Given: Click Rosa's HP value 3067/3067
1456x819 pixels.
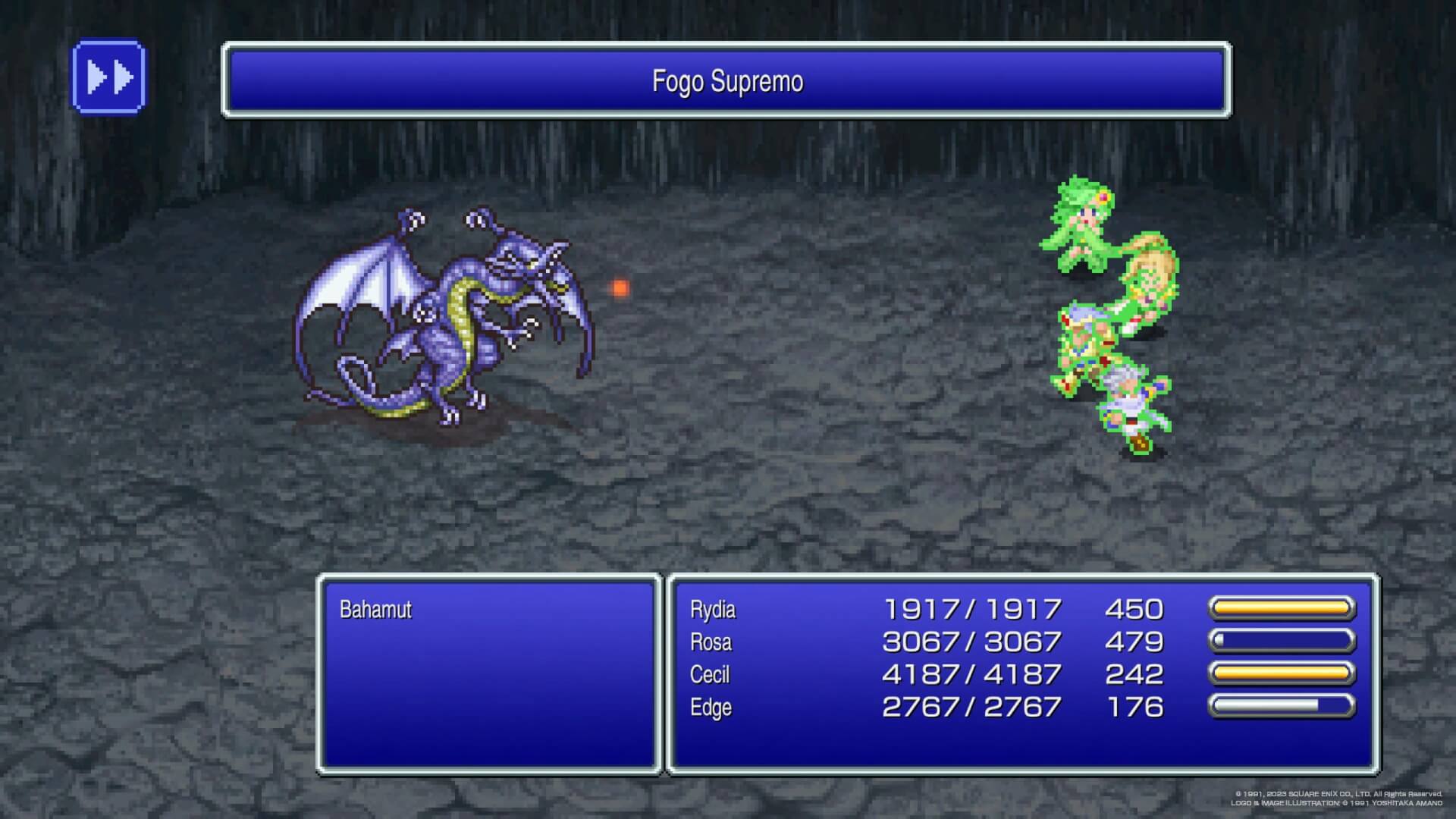Looking at the screenshot, I should click(x=973, y=642).
